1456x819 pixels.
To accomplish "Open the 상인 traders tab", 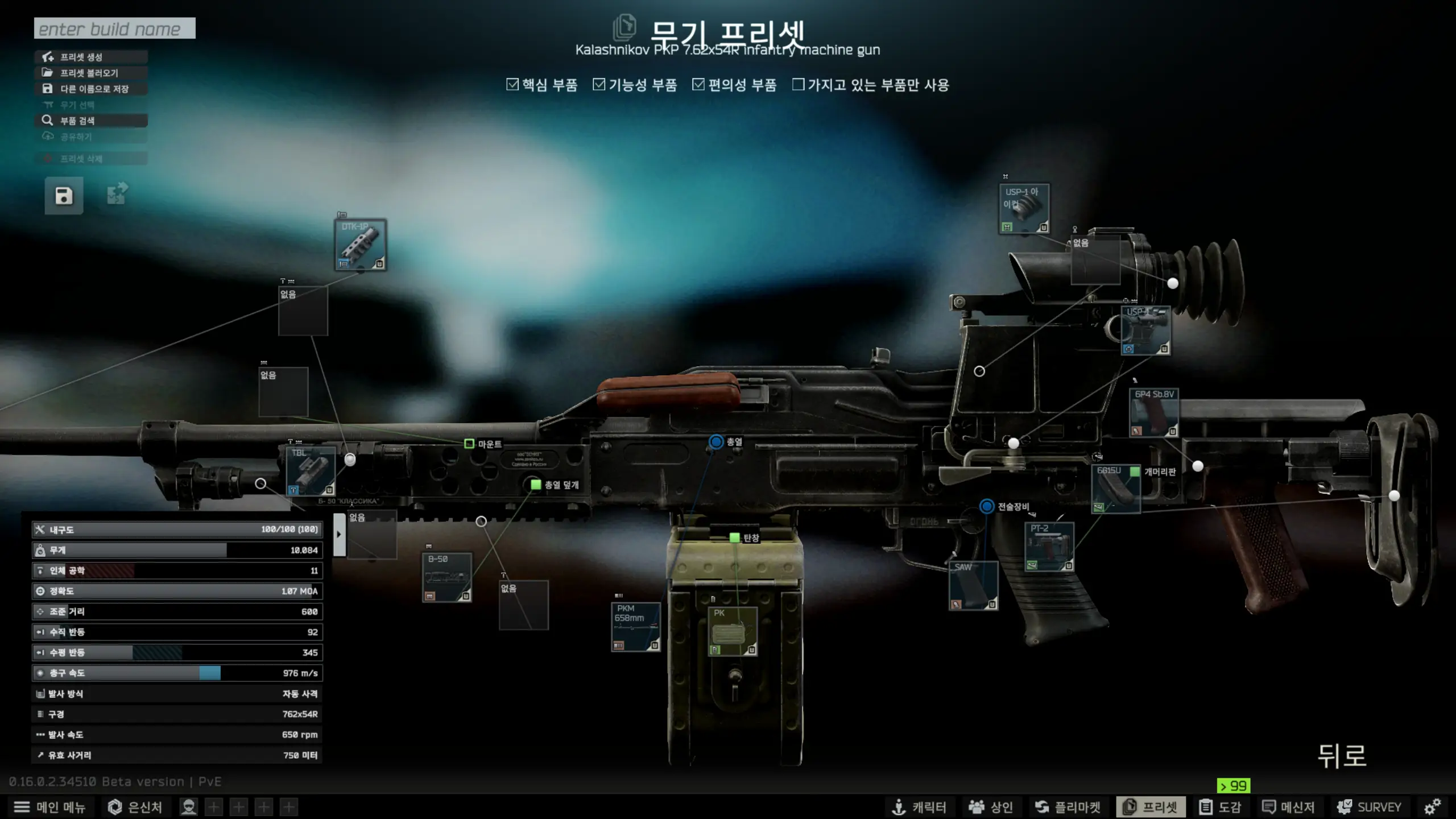I will point(991,807).
